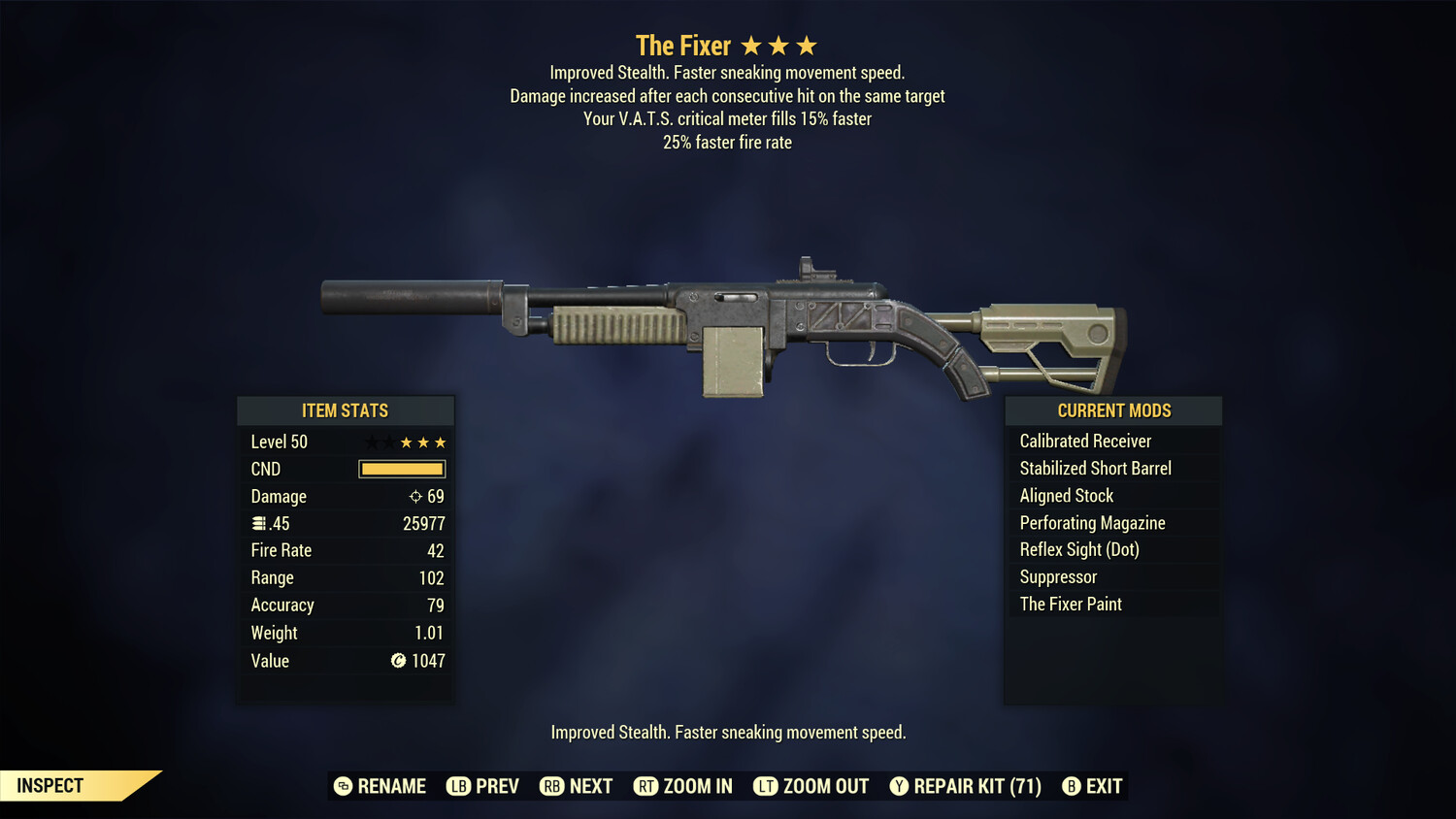Click the Rename icon on the bottom bar
1456x819 pixels.
pos(342,786)
